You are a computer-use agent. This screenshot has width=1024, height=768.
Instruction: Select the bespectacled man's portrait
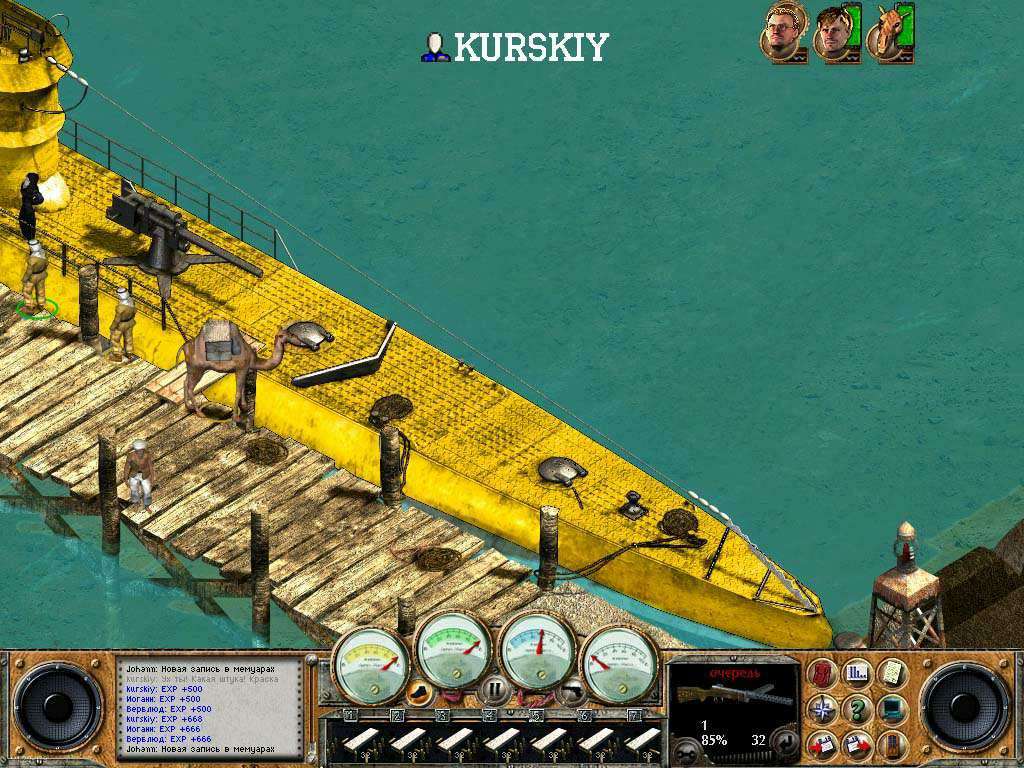(x=783, y=32)
